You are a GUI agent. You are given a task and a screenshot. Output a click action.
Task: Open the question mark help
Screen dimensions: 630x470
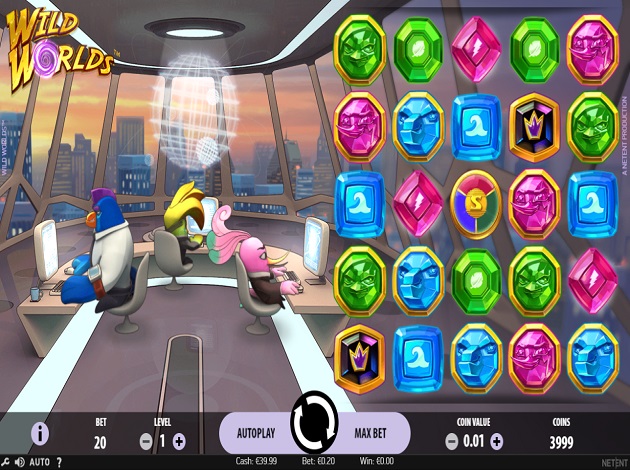59,462
